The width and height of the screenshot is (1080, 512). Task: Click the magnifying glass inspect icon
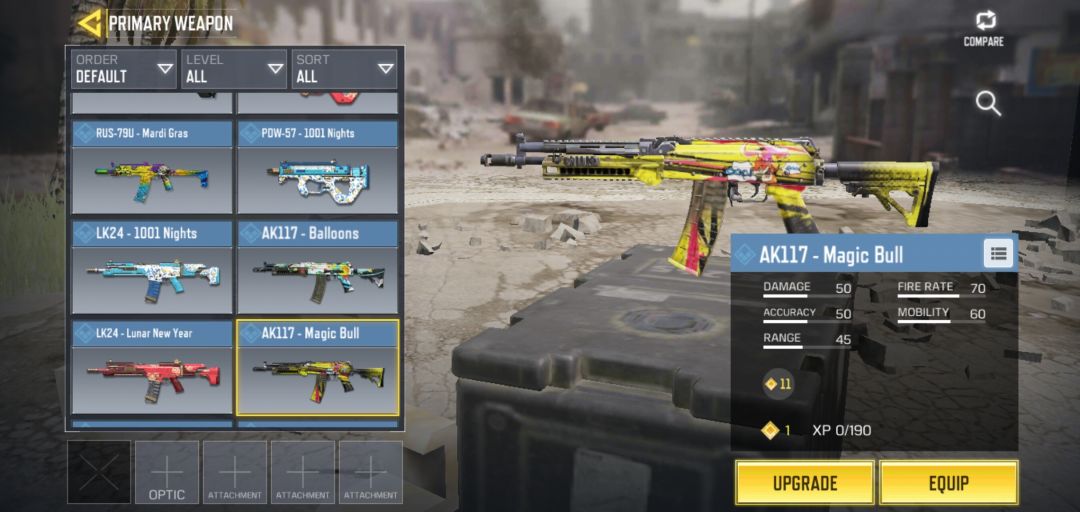point(988,103)
